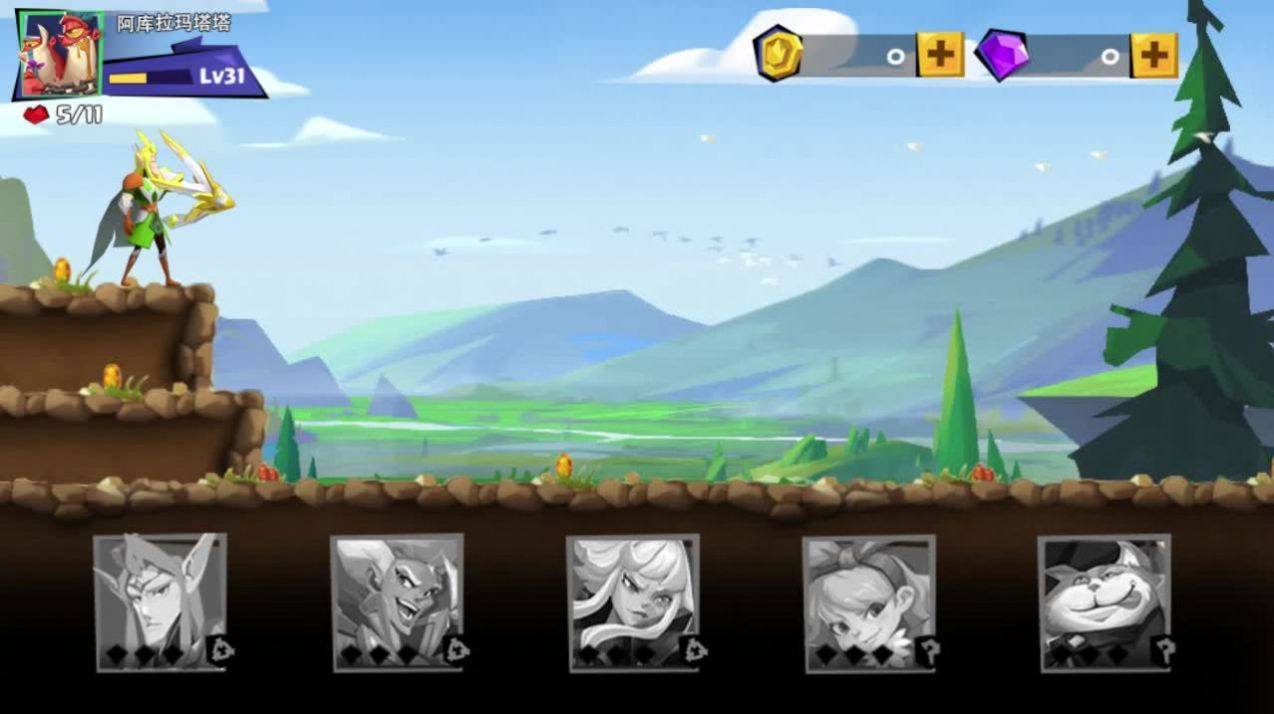Choose the cat in top hat portrait
This screenshot has width=1274, height=714.
coord(1104,601)
